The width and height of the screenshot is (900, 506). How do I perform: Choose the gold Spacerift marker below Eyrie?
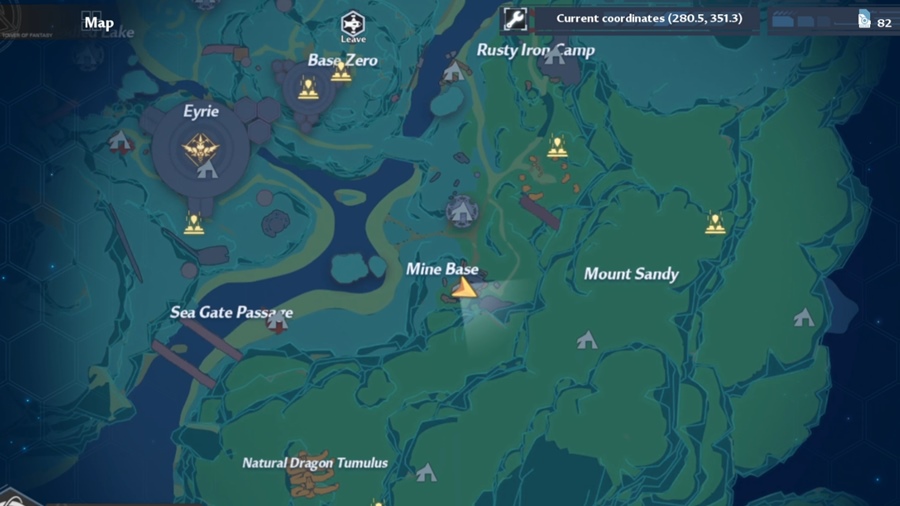pos(194,223)
